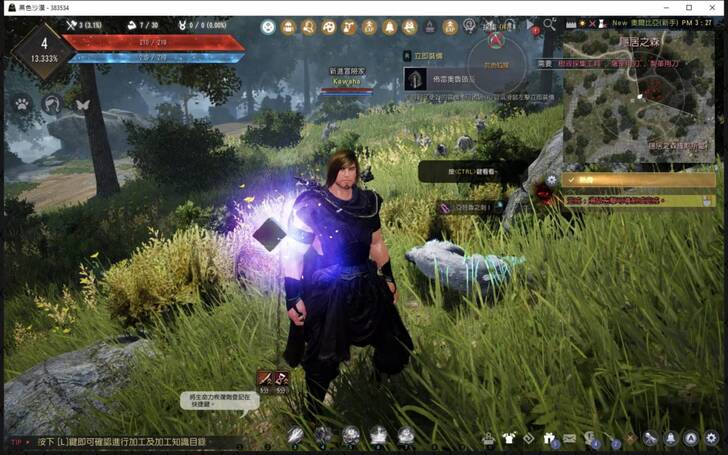Click the teal round icon in the top row

pyautogui.click(x=268, y=28)
